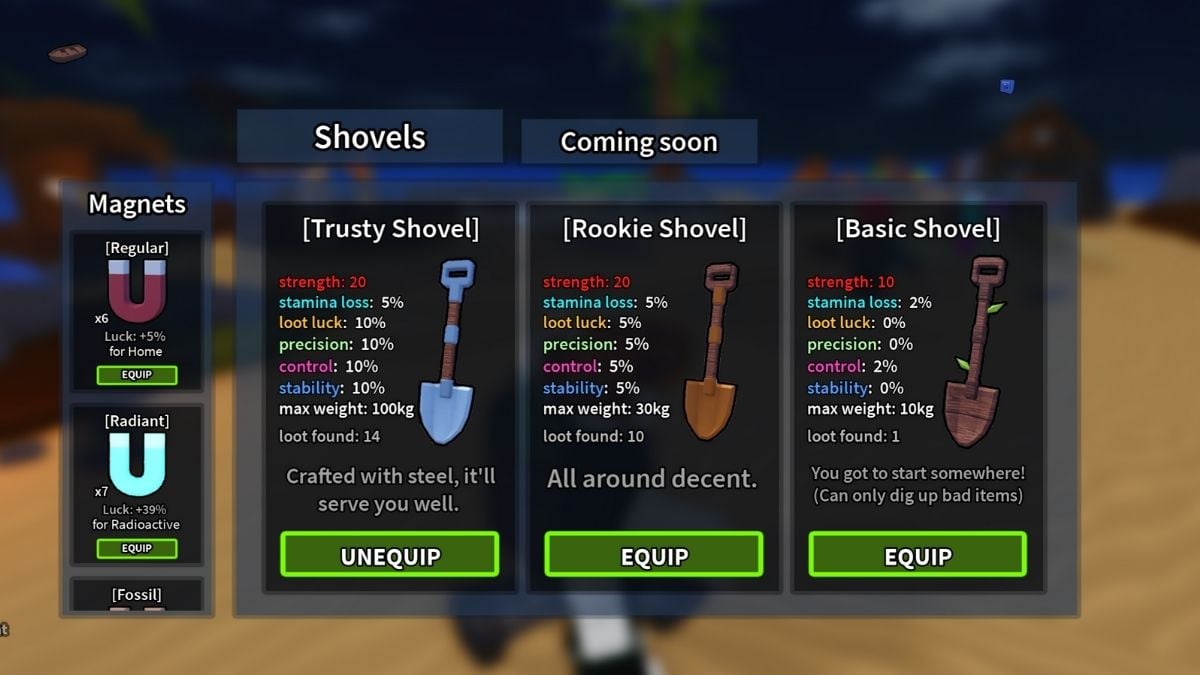Unequip the Trusty Shovel
Image resolution: width=1200 pixels, height=675 pixels.
coord(389,555)
